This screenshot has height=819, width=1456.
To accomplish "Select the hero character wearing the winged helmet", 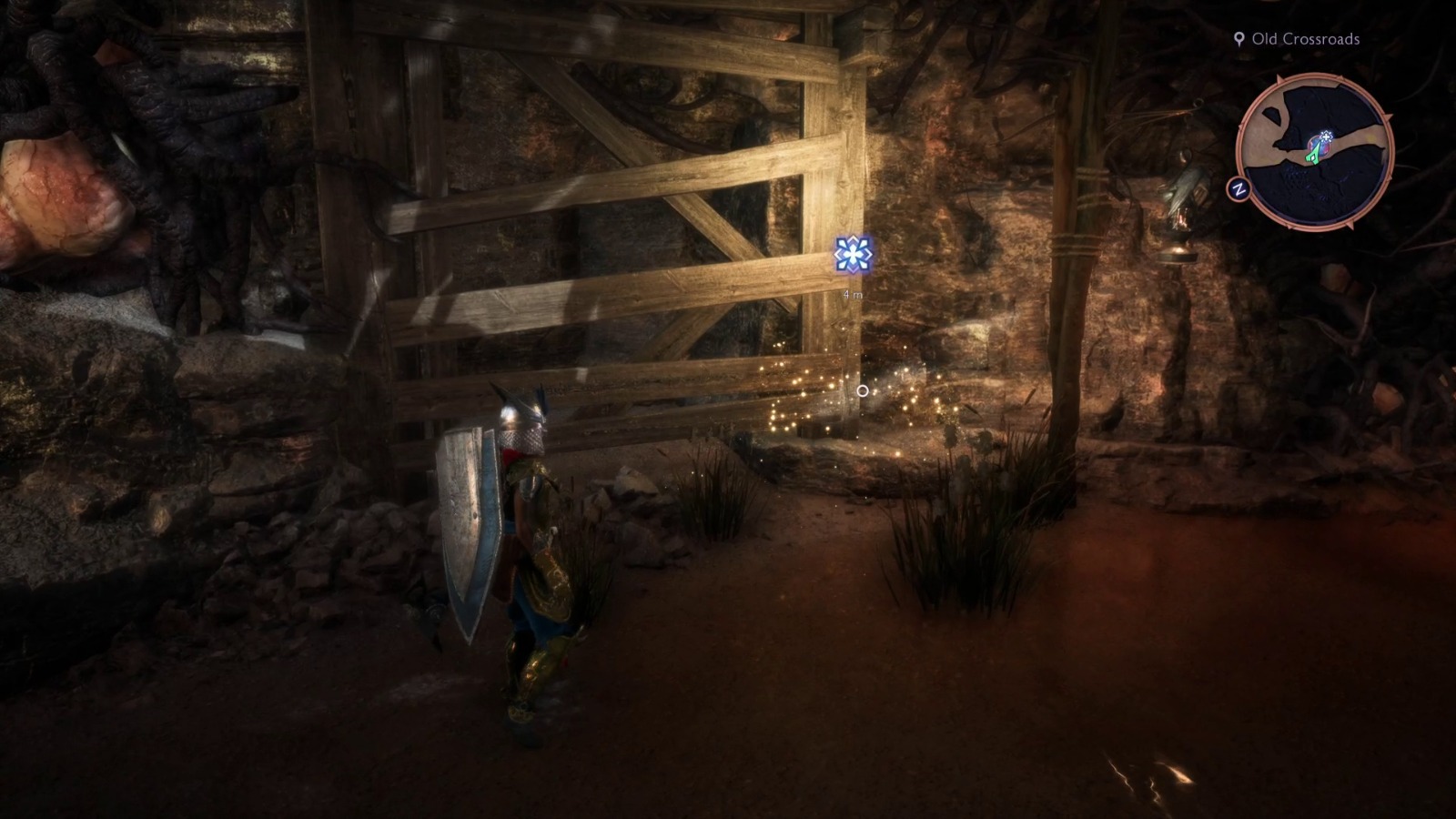I will click(x=523, y=546).
